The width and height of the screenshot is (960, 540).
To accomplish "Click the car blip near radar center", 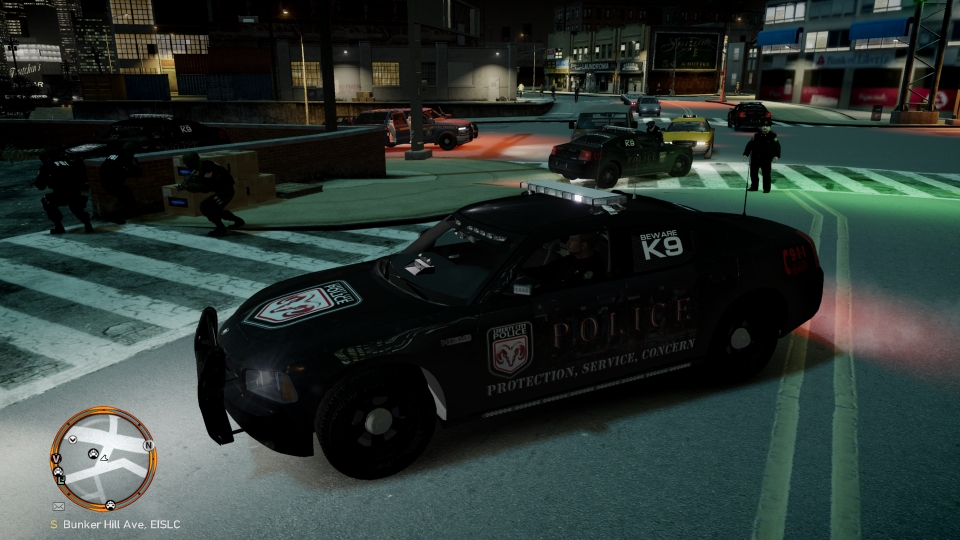I will point(94,454).
